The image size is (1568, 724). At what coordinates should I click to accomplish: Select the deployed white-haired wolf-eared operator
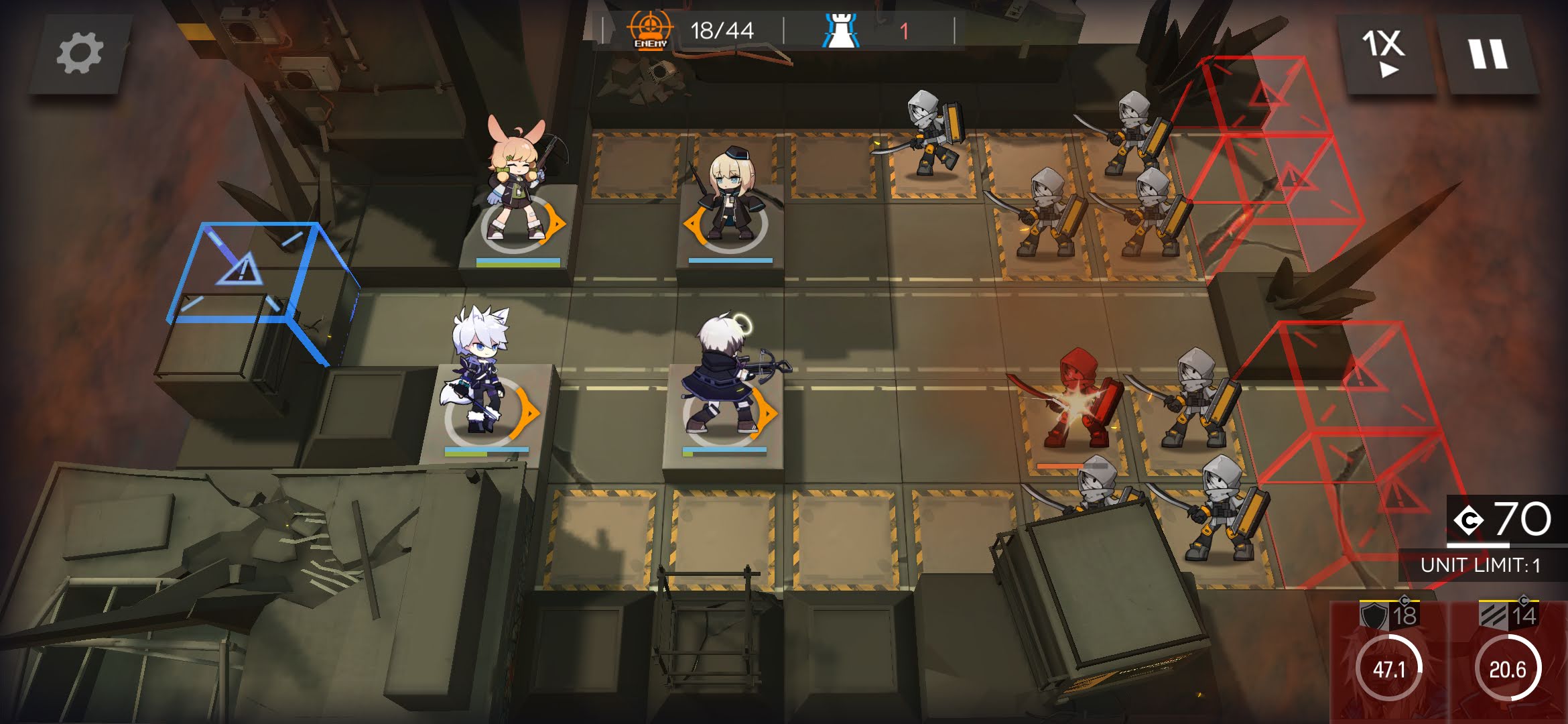click(x=477, y=375)
